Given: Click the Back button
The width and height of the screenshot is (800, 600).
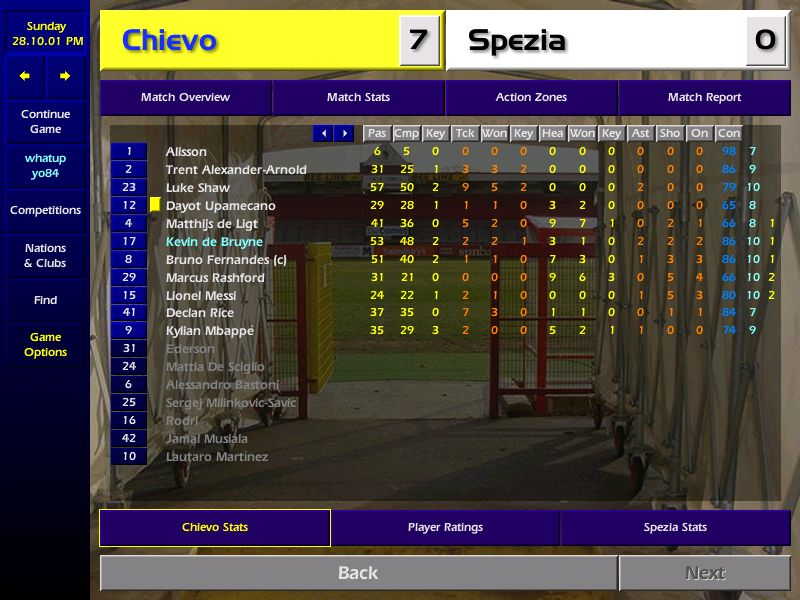Looking at the screenshot, I should pos(358,573).
